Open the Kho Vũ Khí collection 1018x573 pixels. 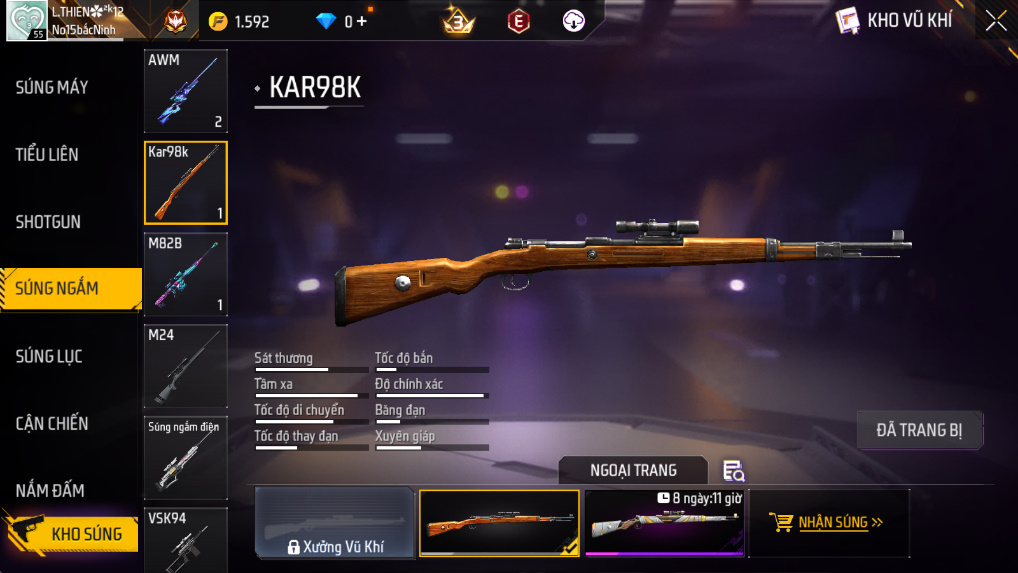tap(893, 21)
